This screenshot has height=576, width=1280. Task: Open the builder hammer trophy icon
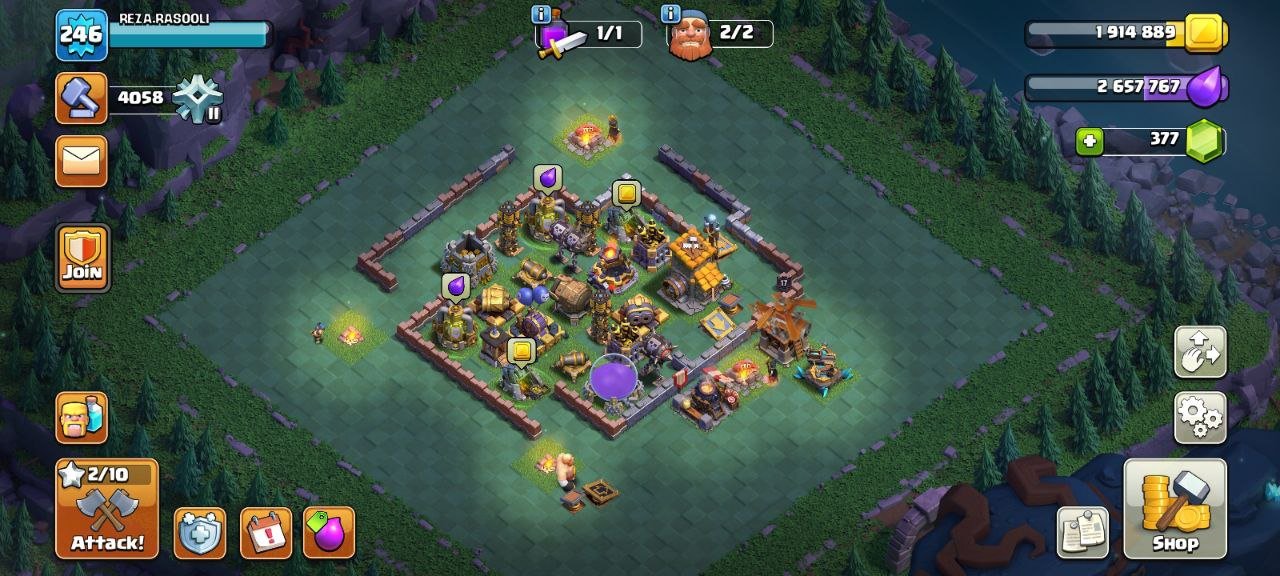click(x=81, y=98)
